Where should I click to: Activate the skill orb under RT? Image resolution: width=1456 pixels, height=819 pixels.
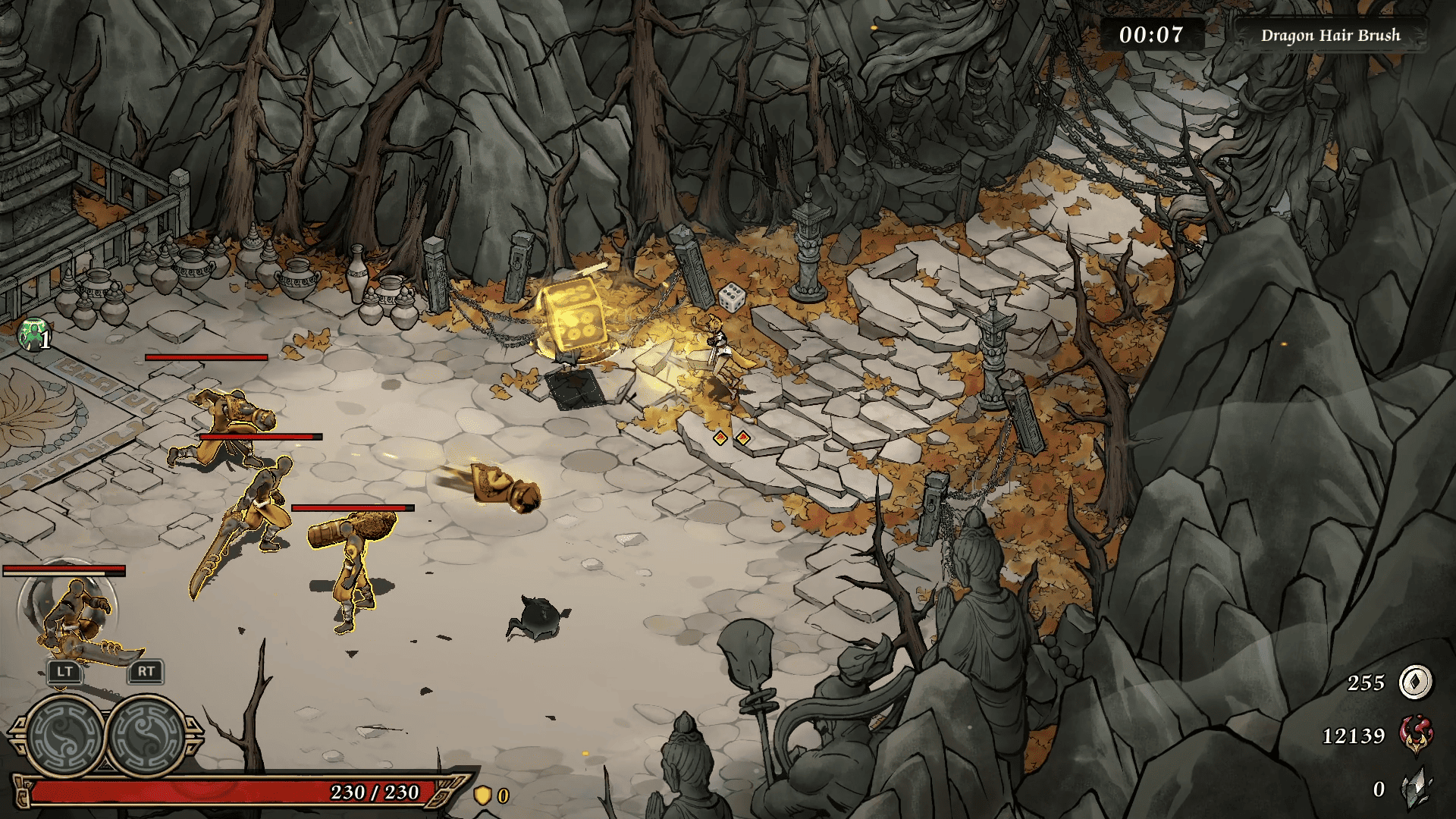coord(147,734)
